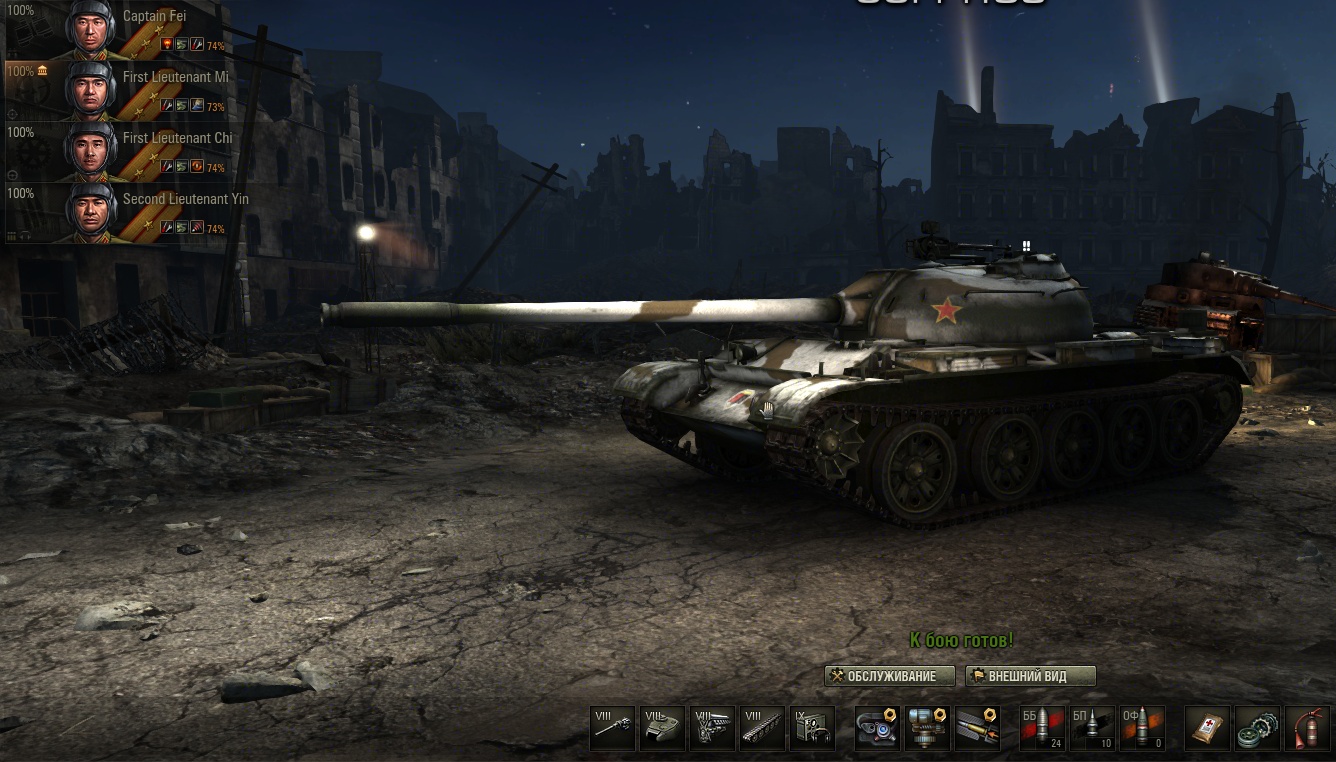Open the Обслуживание service button
The image size is (1336, 762).
point(890,676)
